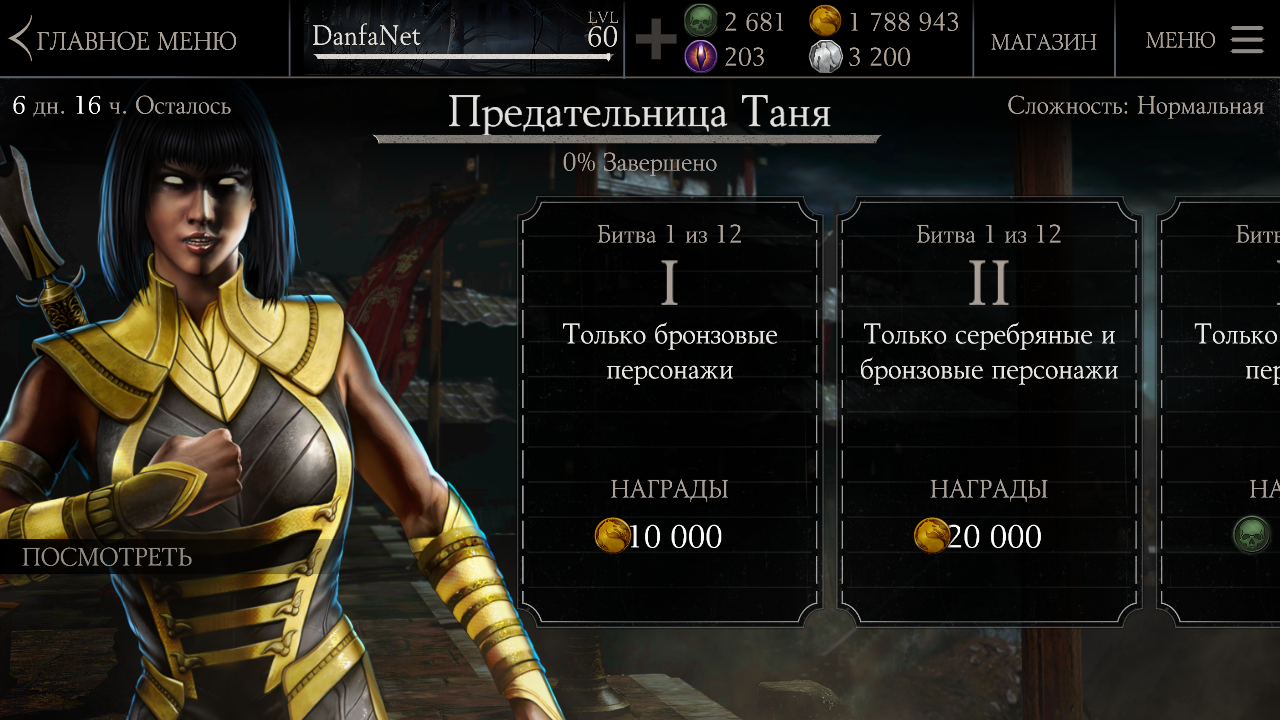Change the Сложность: Нормальная difficulty
The width and height of the screenshot is (1280, 720).
click(1135, 106)
